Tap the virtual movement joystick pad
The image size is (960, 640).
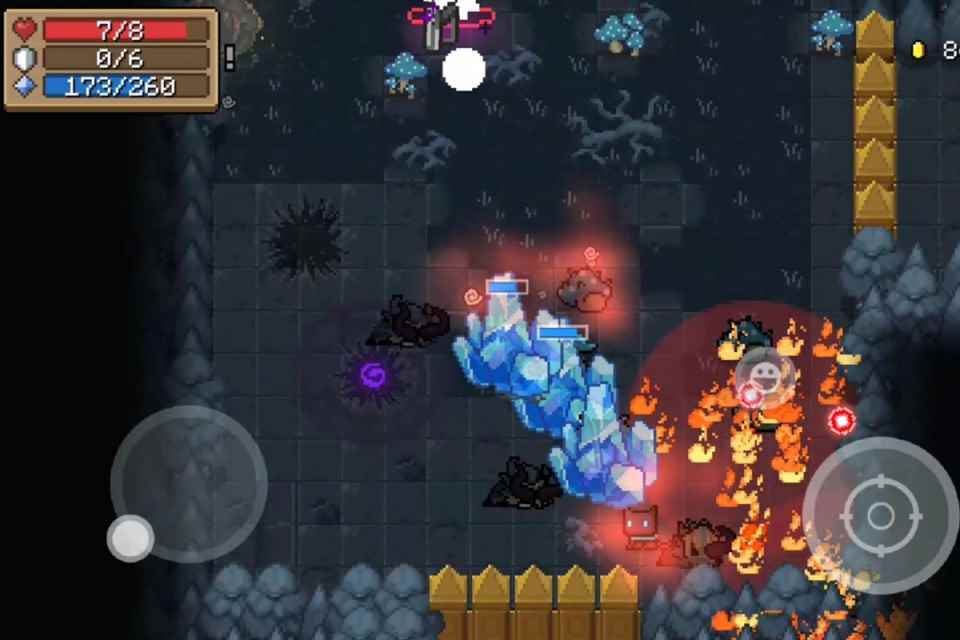point(188,484)
